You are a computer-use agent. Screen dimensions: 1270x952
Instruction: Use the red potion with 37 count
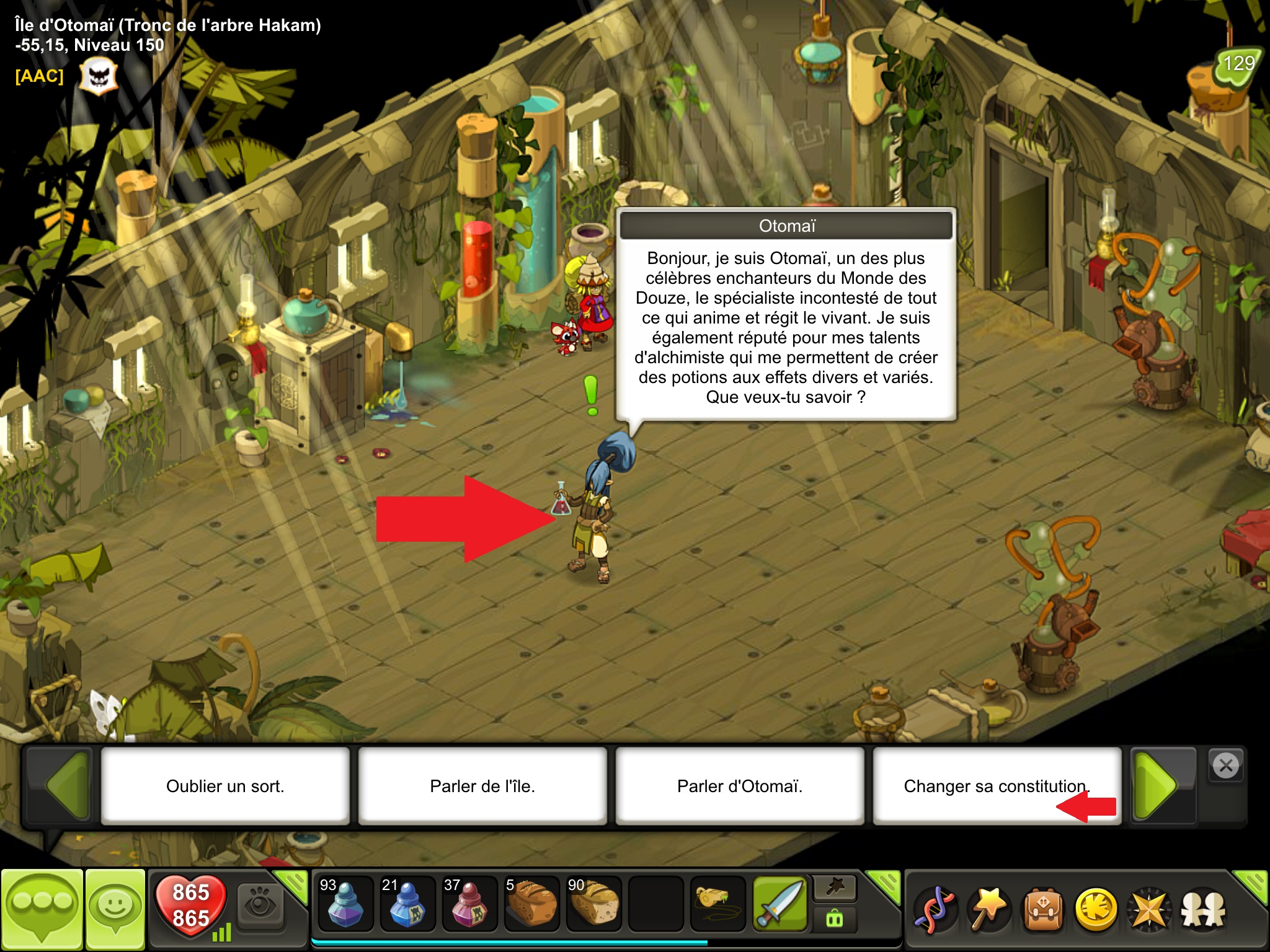pos(469,904)
